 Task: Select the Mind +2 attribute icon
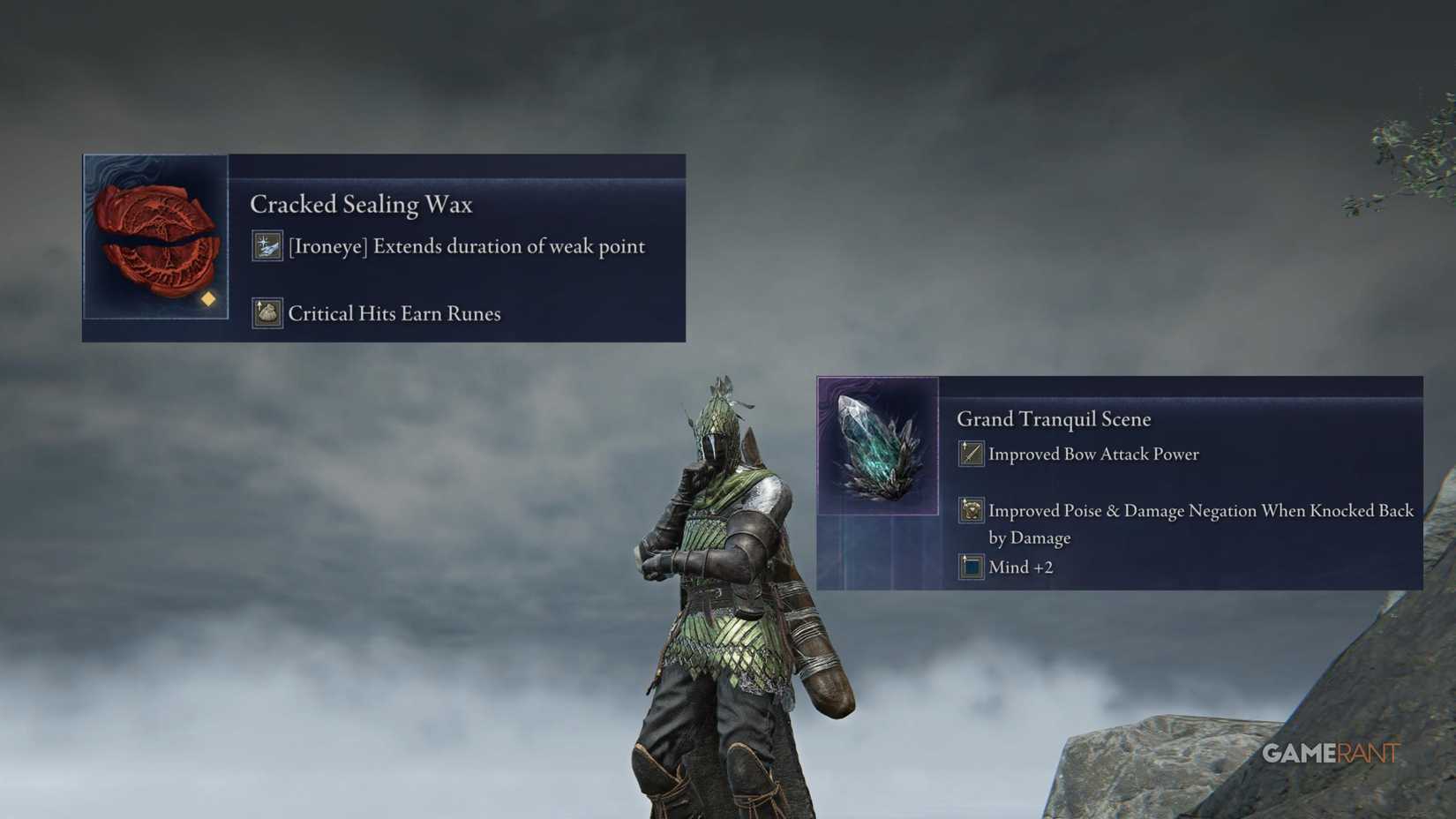pyautogui.click(x=971, y=566)
